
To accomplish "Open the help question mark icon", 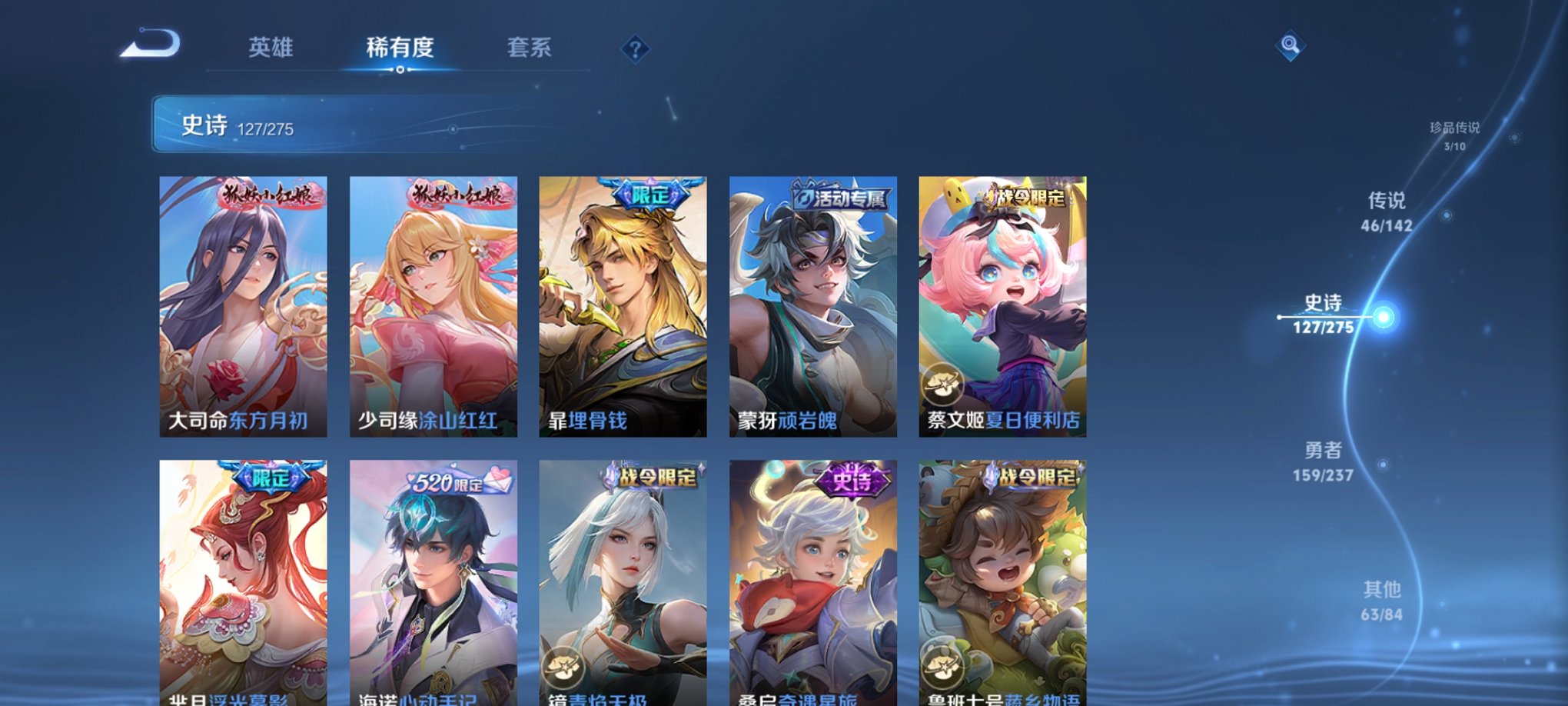I will 635,50.
